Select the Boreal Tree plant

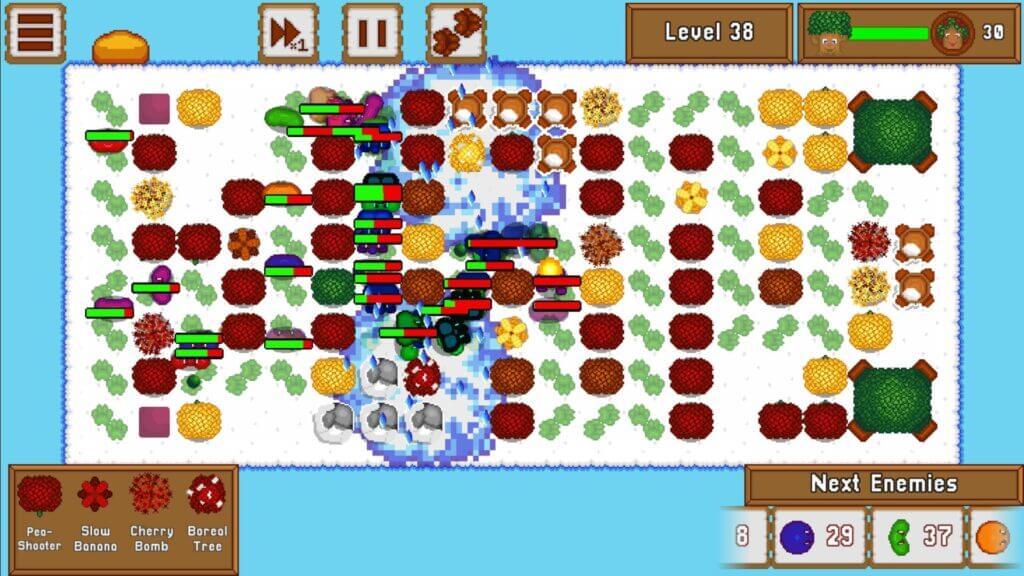pos(207,512)
